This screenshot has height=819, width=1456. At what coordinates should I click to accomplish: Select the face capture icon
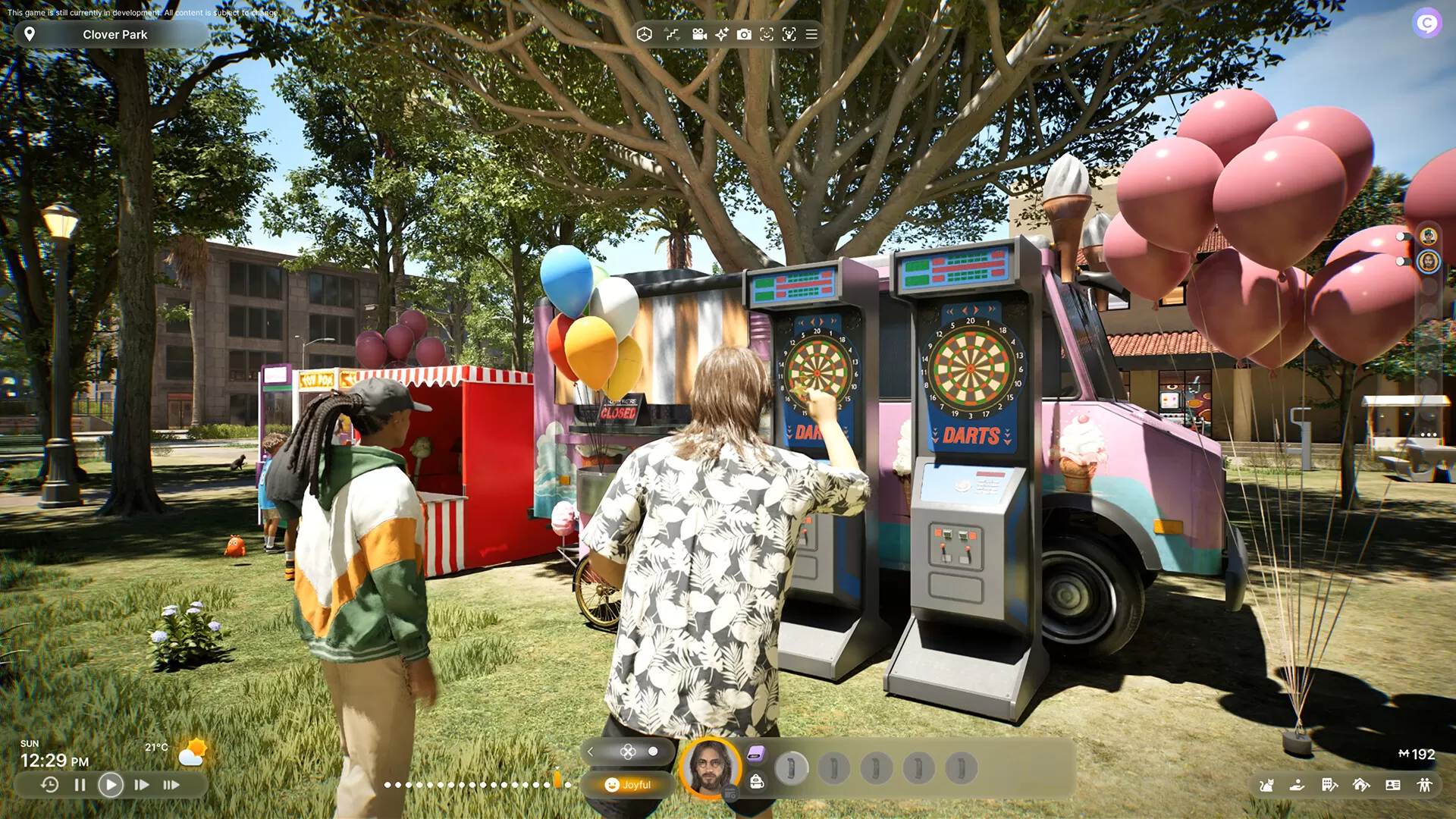coord(767,34)
